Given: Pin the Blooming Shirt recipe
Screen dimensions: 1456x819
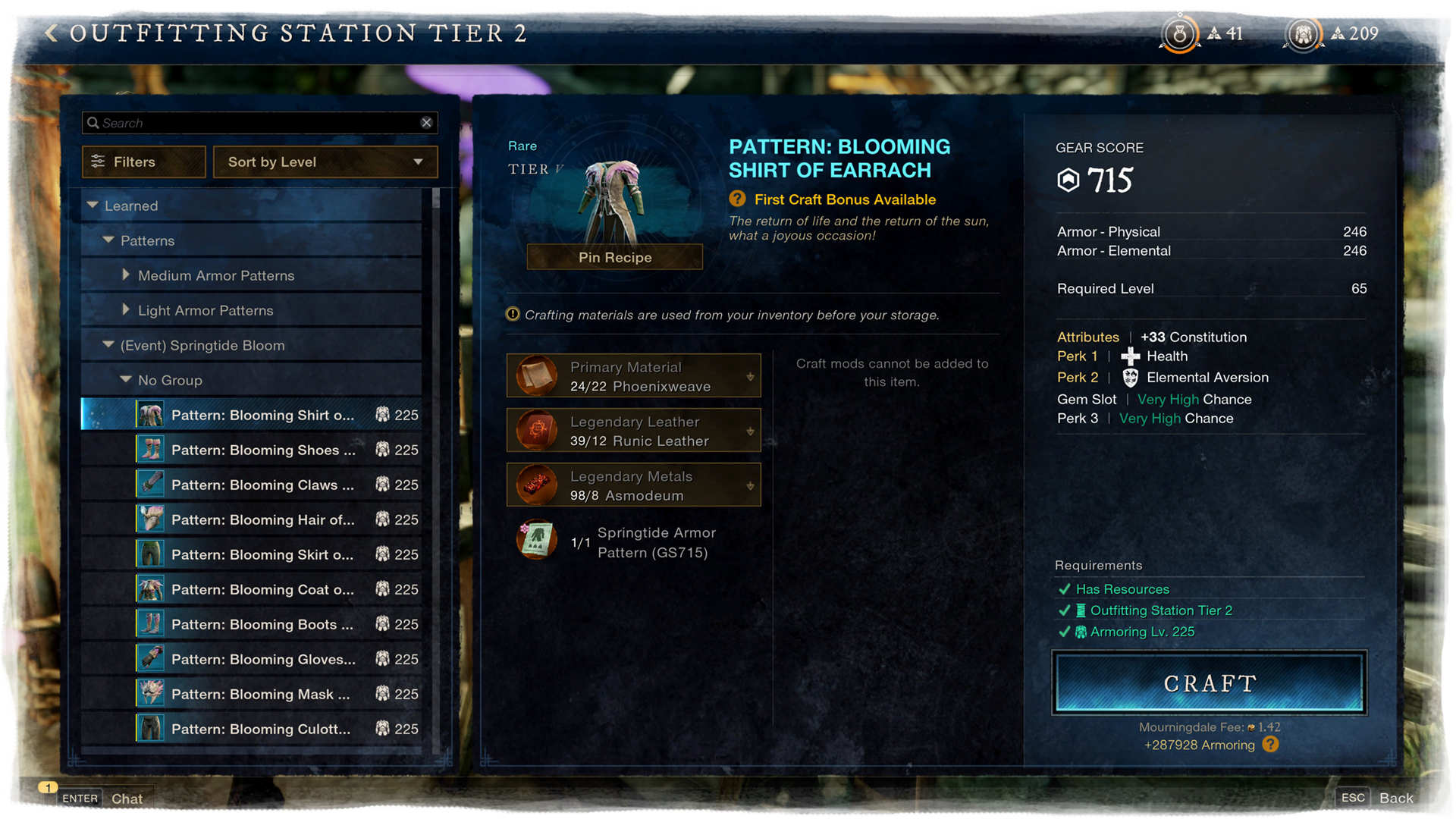Looking at the screenshot, I should [614, 257].
